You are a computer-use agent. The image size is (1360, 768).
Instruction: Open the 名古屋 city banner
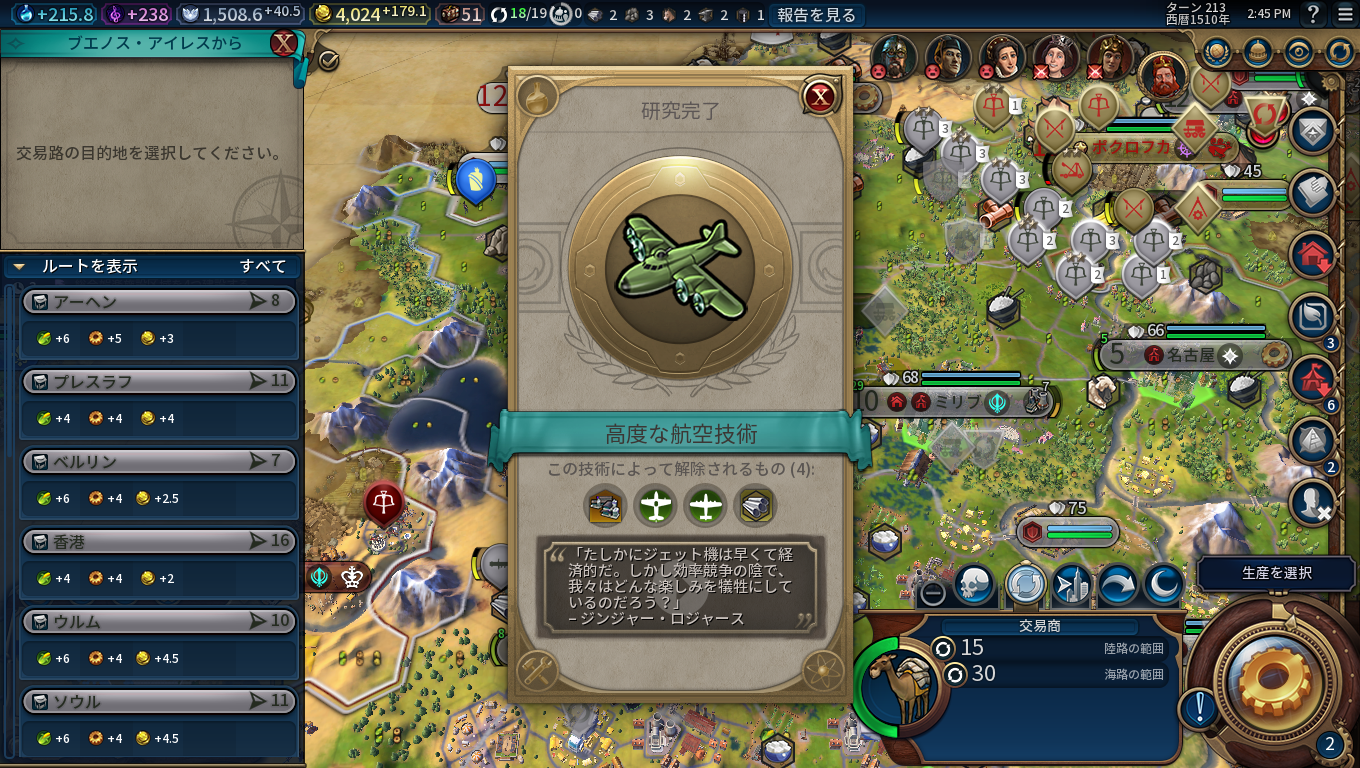tap(1193, 354)
